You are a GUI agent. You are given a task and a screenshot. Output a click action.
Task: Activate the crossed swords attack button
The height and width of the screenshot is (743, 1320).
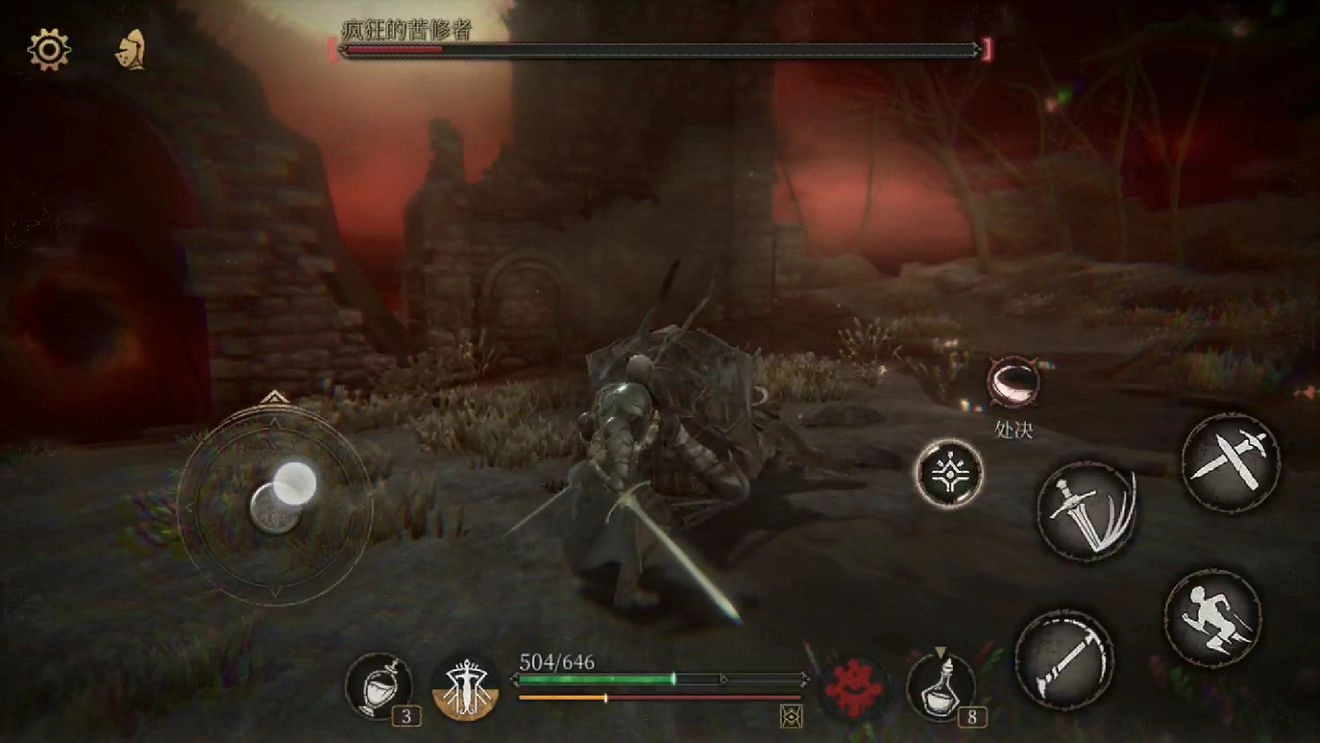point(1230,464)
